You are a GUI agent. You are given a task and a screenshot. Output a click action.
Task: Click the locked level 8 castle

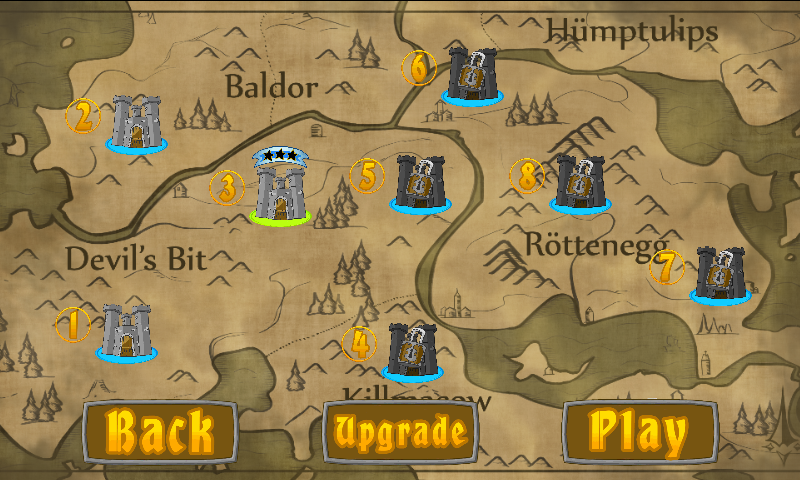(x=580, y=183)
